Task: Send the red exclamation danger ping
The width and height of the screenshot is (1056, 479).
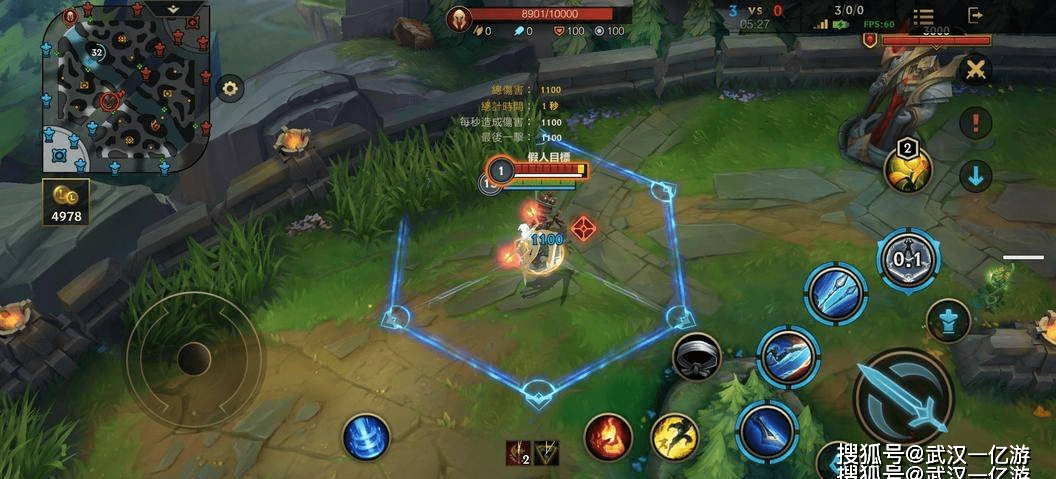Action: pyautogui.click(x=975, y=123)
